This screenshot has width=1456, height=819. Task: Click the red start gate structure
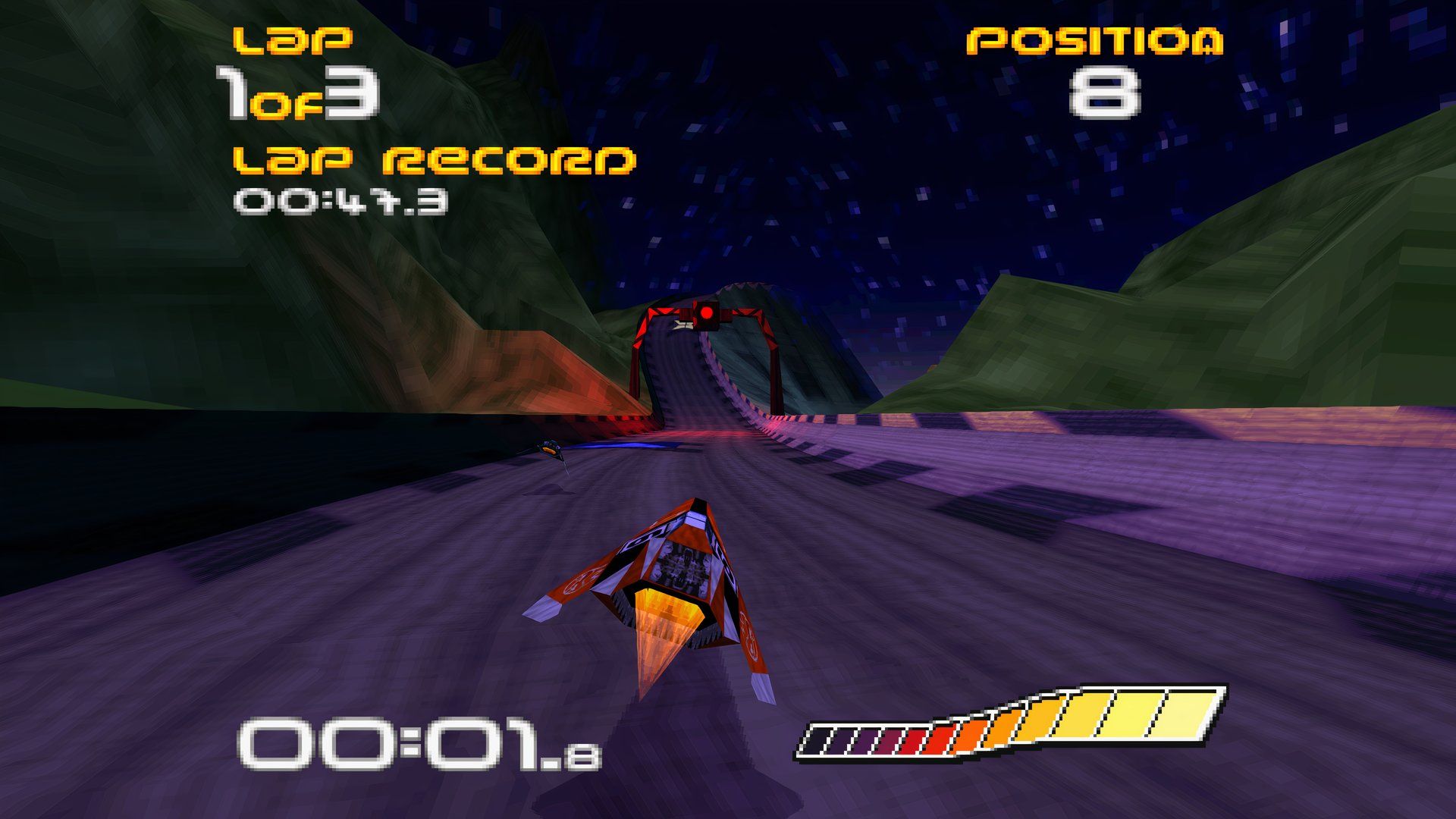[709, 341]
